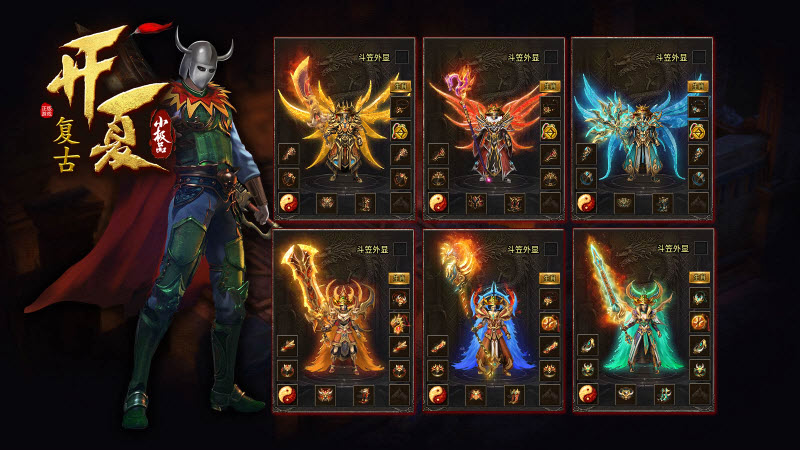
Task: Click small gold button in golden-winged warrior panel
Action: [x=400, y=87]
